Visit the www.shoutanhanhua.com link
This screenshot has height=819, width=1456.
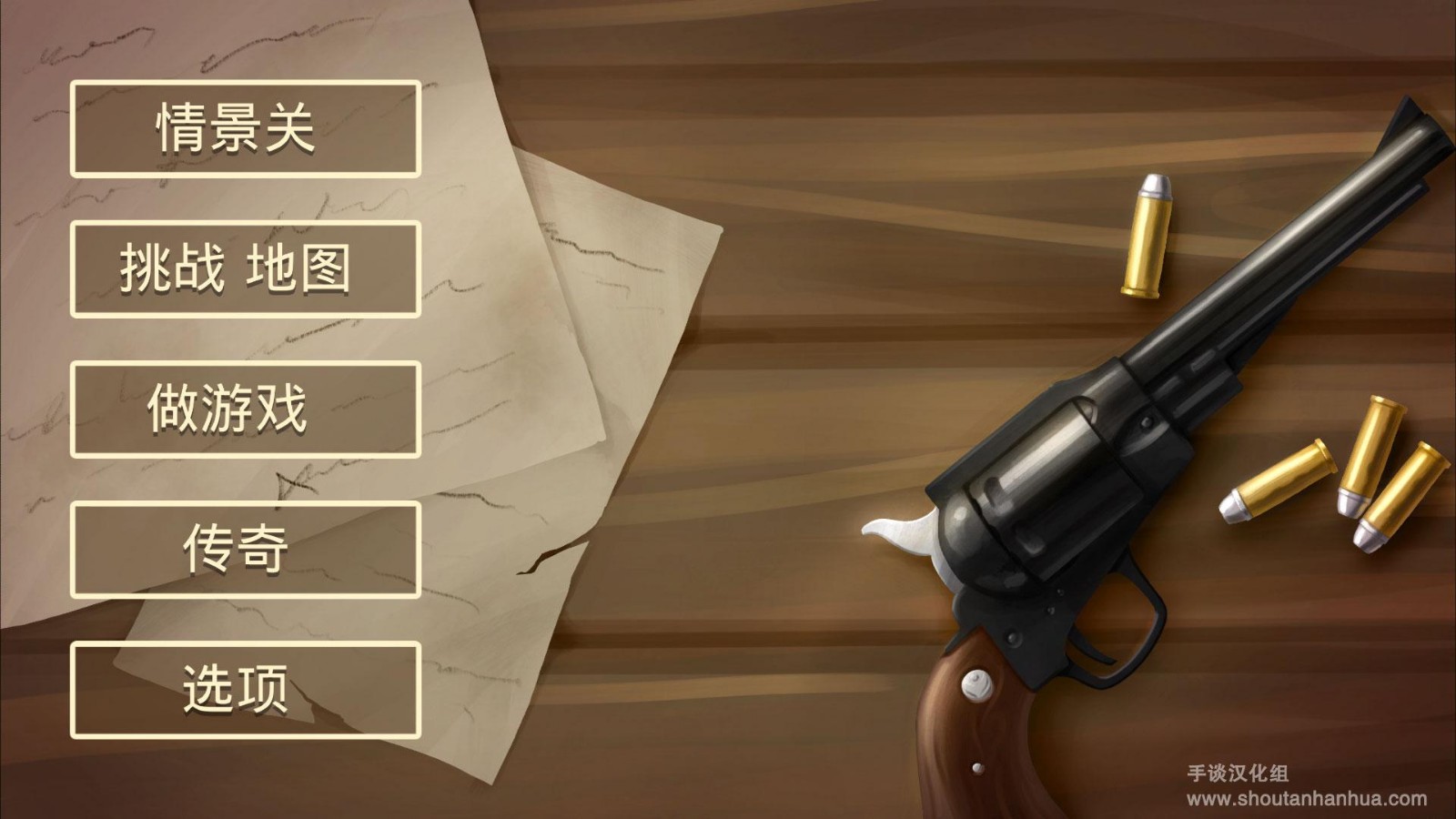tap(1308, 796)
